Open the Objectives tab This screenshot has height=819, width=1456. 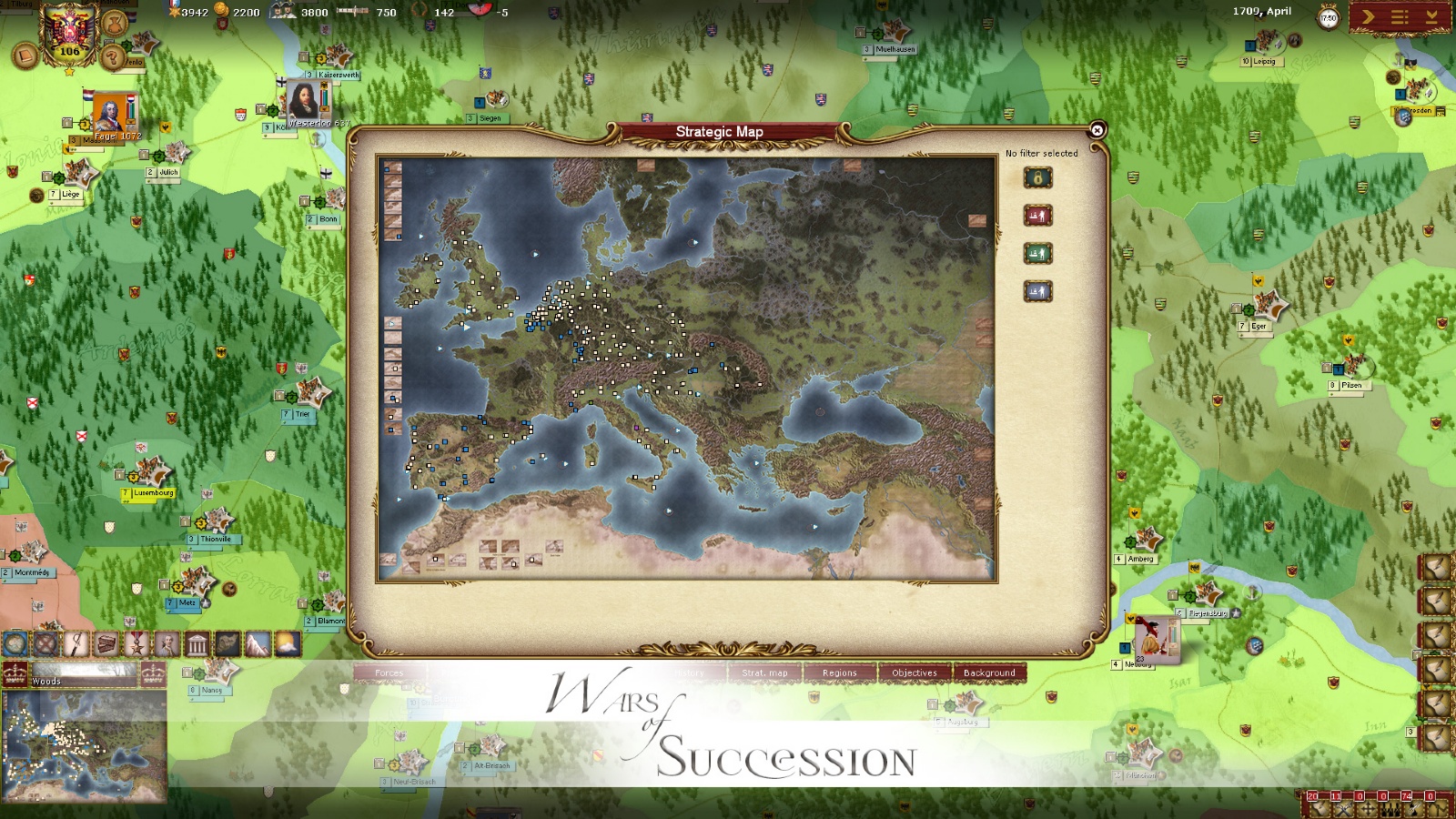pos(914,672)
